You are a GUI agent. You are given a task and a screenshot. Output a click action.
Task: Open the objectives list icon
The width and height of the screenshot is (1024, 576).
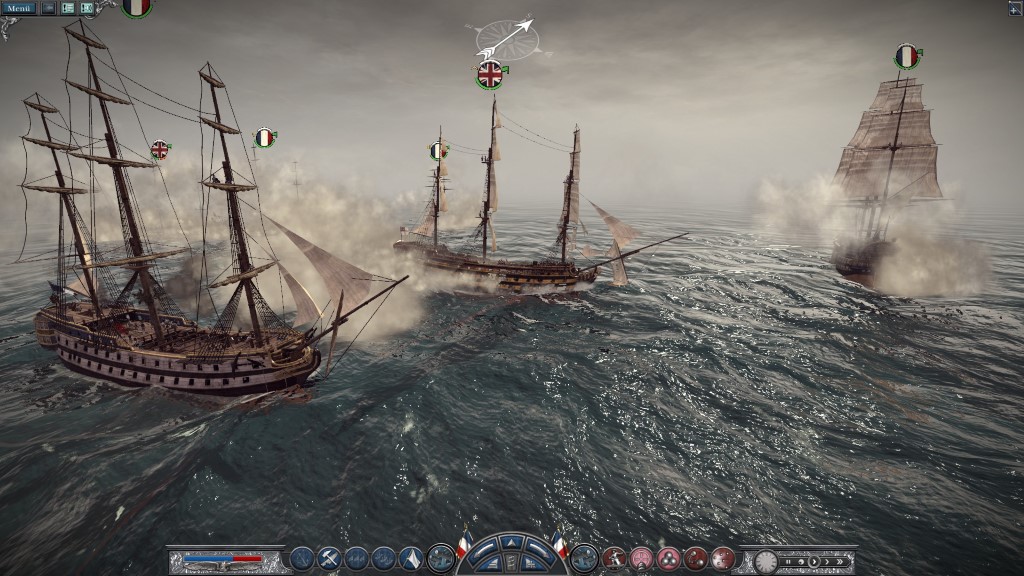(x=68, y=8)
